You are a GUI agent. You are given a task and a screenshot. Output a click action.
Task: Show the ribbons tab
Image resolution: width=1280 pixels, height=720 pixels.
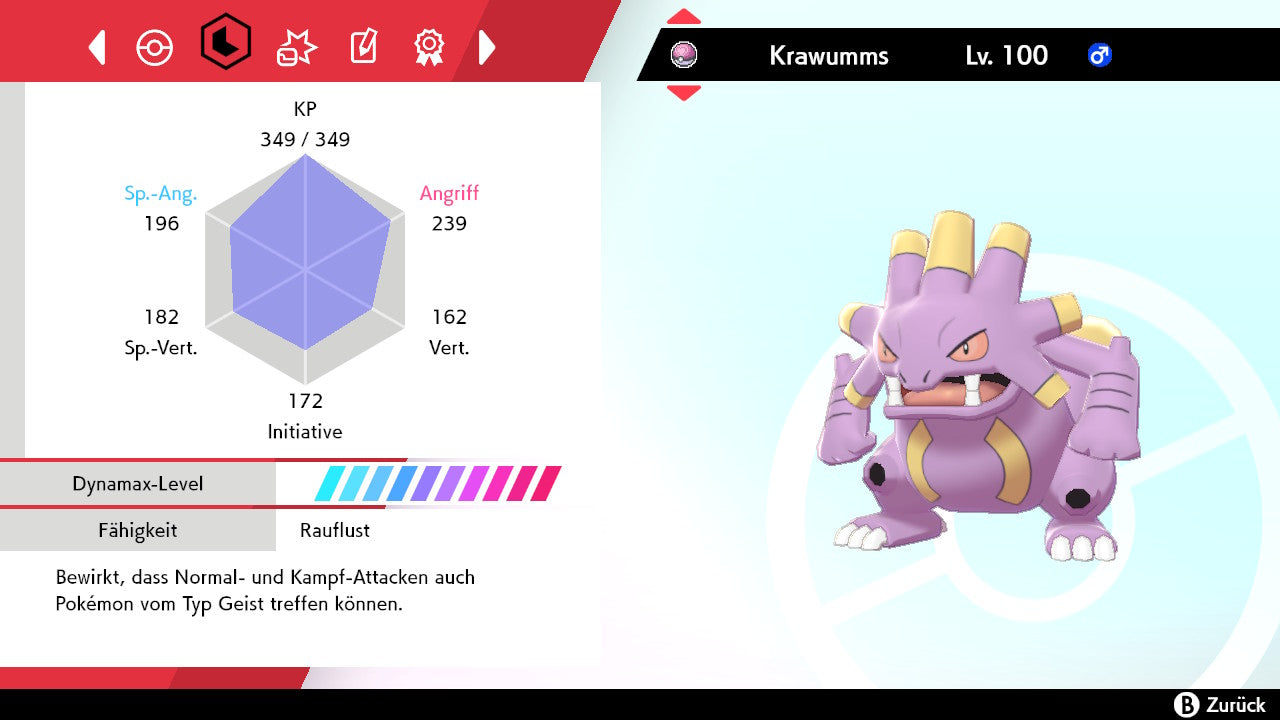point(429,46)
